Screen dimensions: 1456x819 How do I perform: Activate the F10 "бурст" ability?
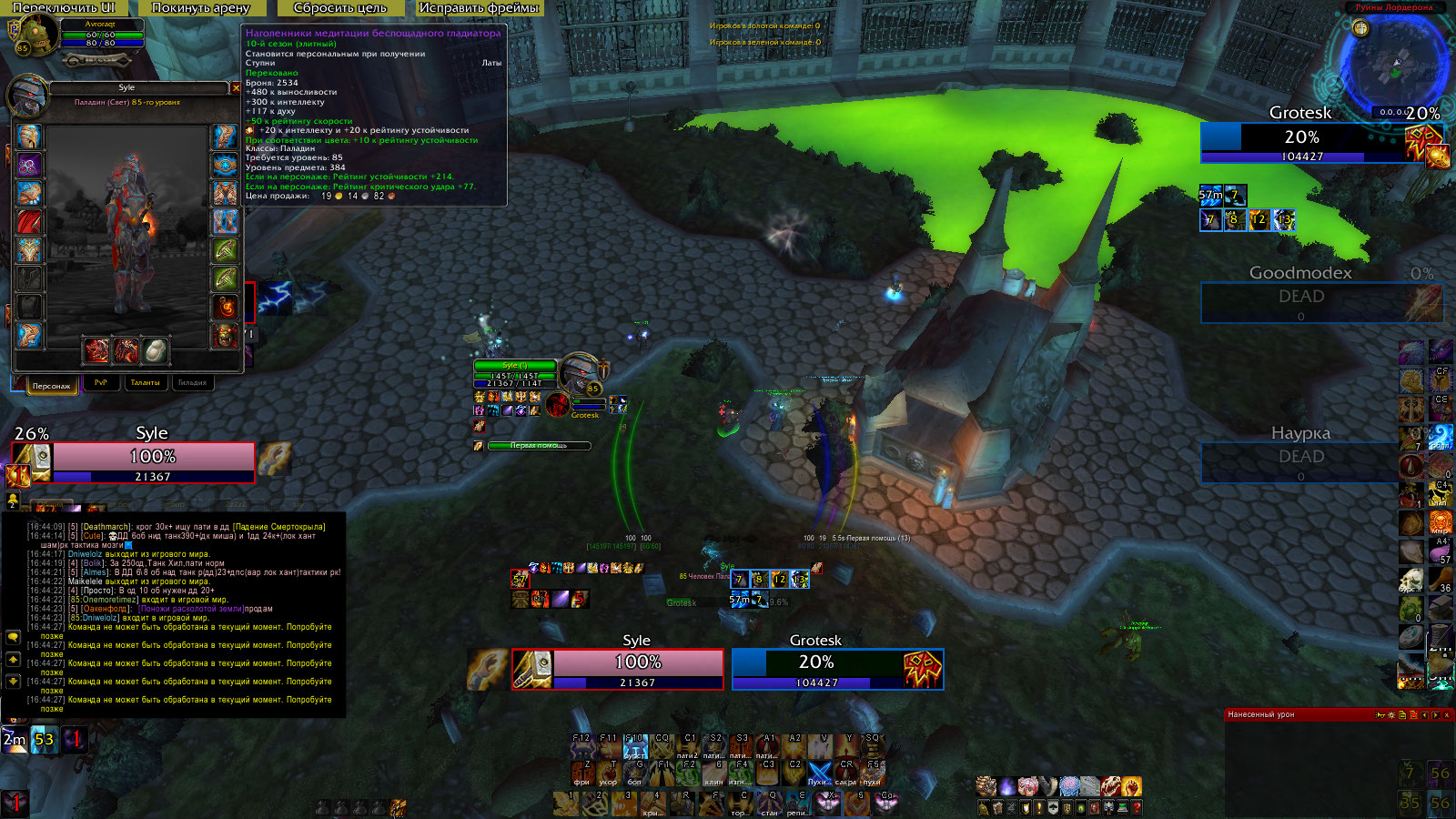click(x=635, y=746)
